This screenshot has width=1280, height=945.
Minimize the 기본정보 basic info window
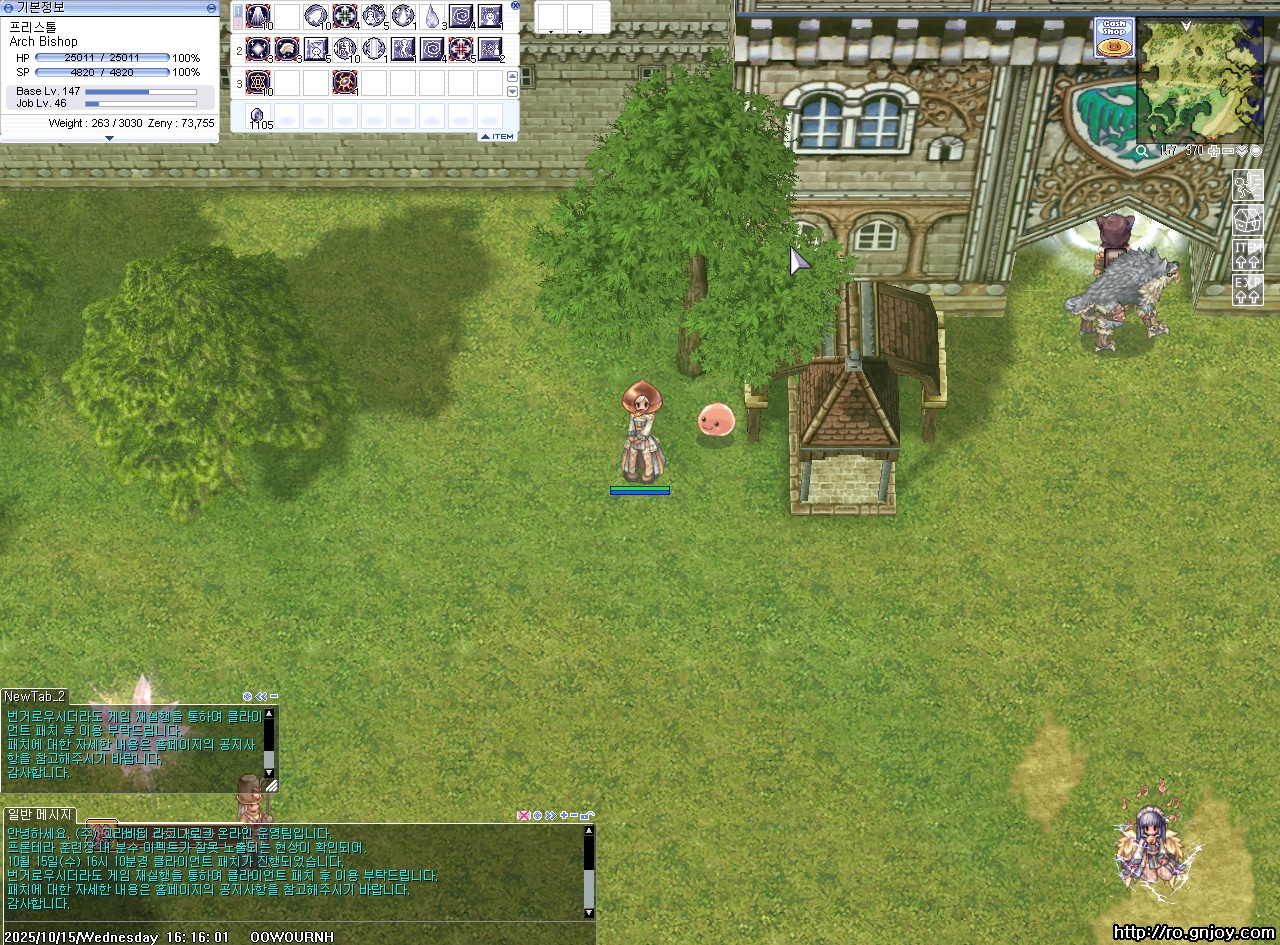(211, 8)
